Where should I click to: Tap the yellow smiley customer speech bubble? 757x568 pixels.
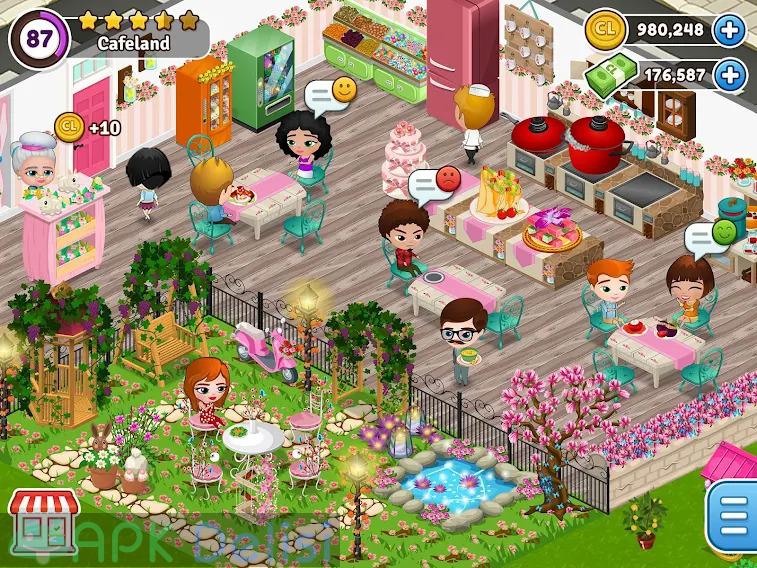[332, 93]
